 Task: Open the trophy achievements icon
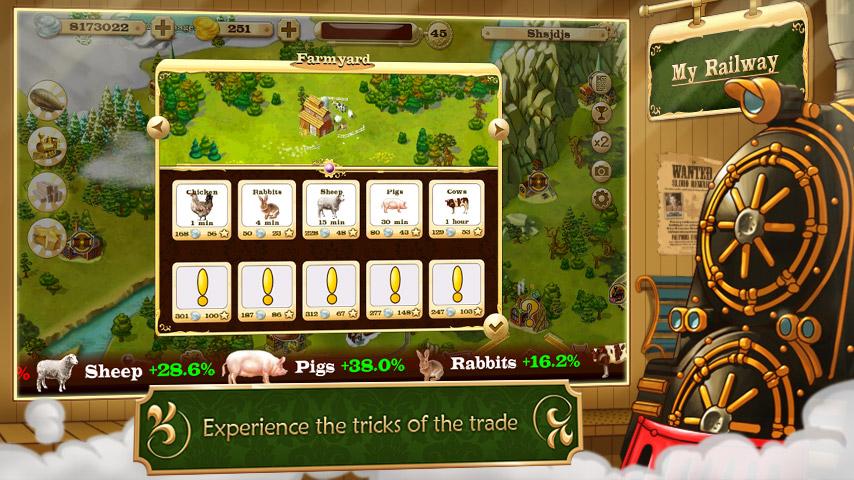[x=601, y=113]
